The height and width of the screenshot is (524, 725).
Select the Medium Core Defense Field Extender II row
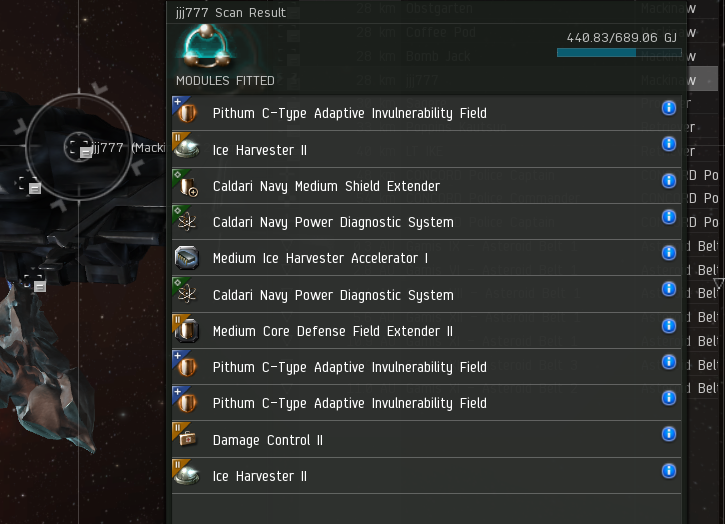(x=332, y=331)
